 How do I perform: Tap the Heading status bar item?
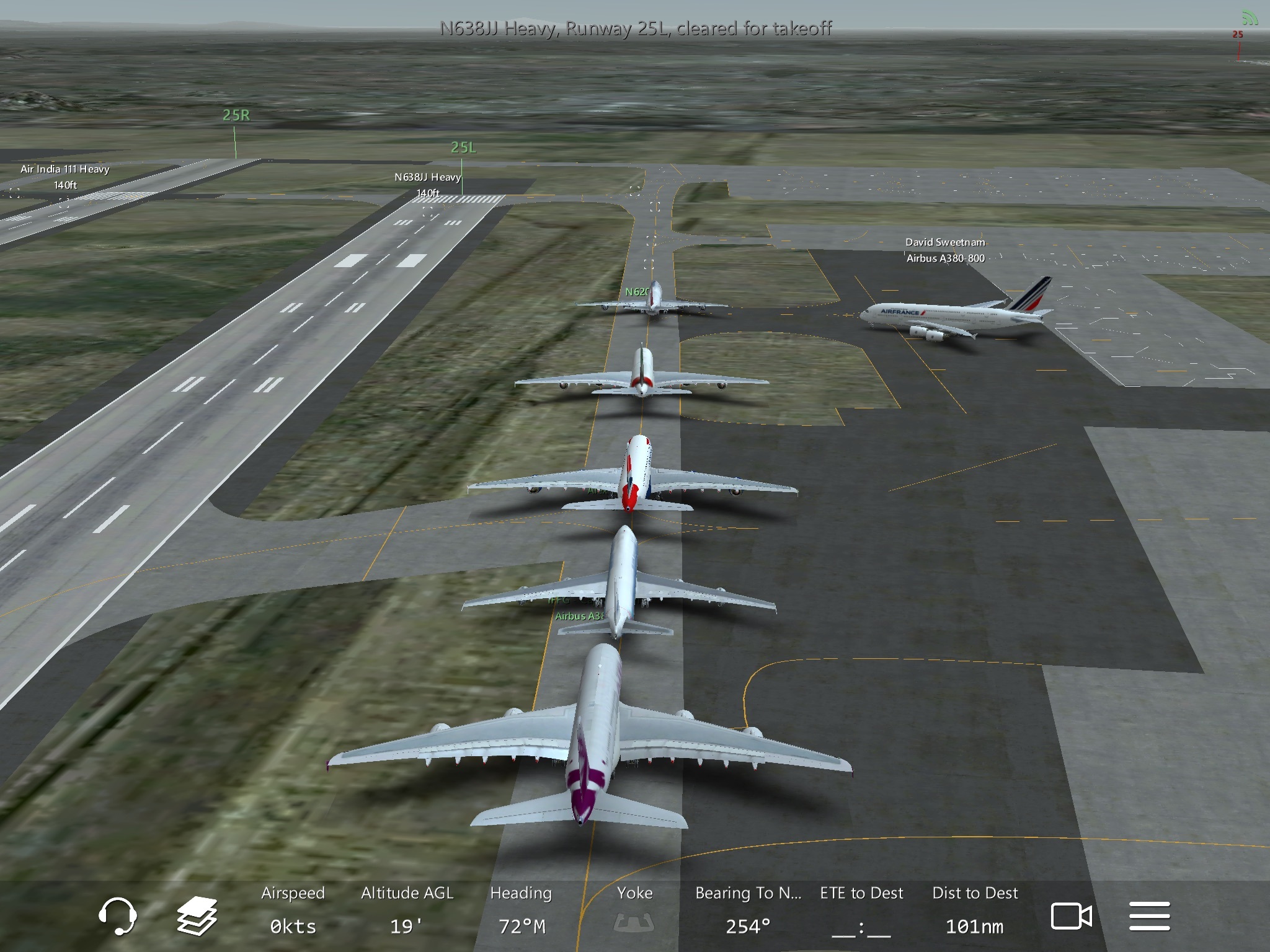click(x=521, y=910)
